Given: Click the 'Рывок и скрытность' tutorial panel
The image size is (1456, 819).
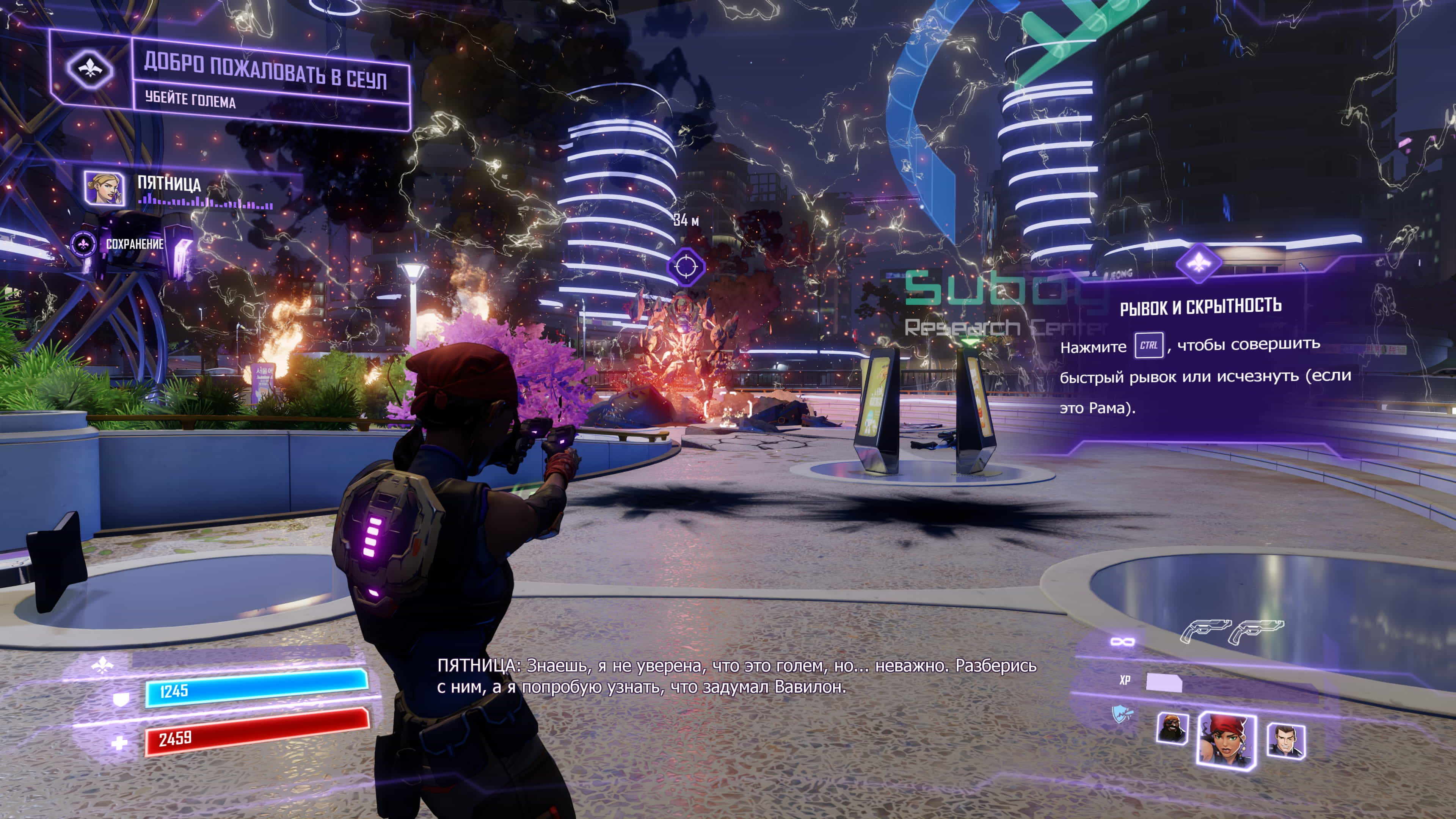Looking at the screenshot, I should point(1204,356).
